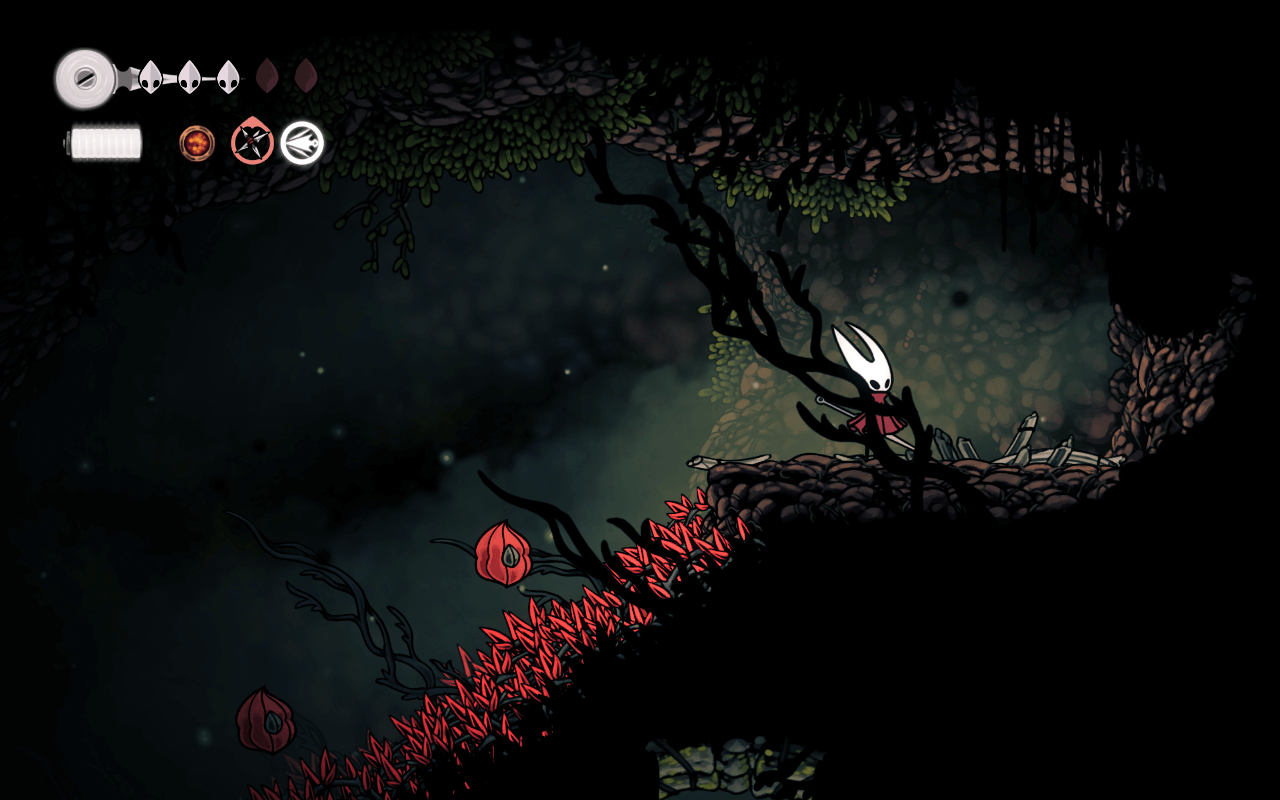Select the orange glowing orb tool icon
1280x800 pixels.
click(x=197, y=143)
